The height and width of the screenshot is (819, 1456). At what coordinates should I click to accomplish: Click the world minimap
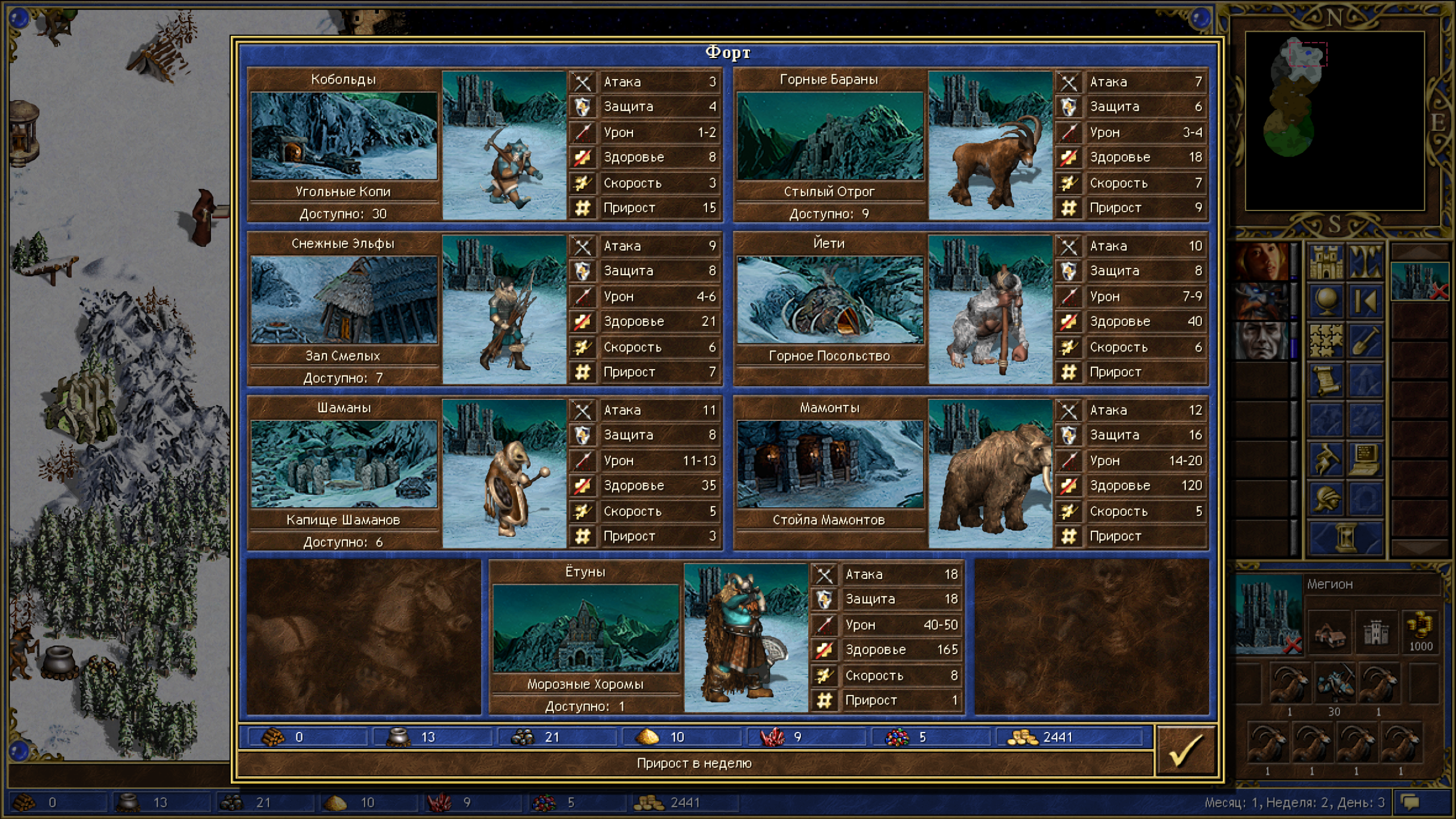pyautogui.click(x=1334, y=121)
